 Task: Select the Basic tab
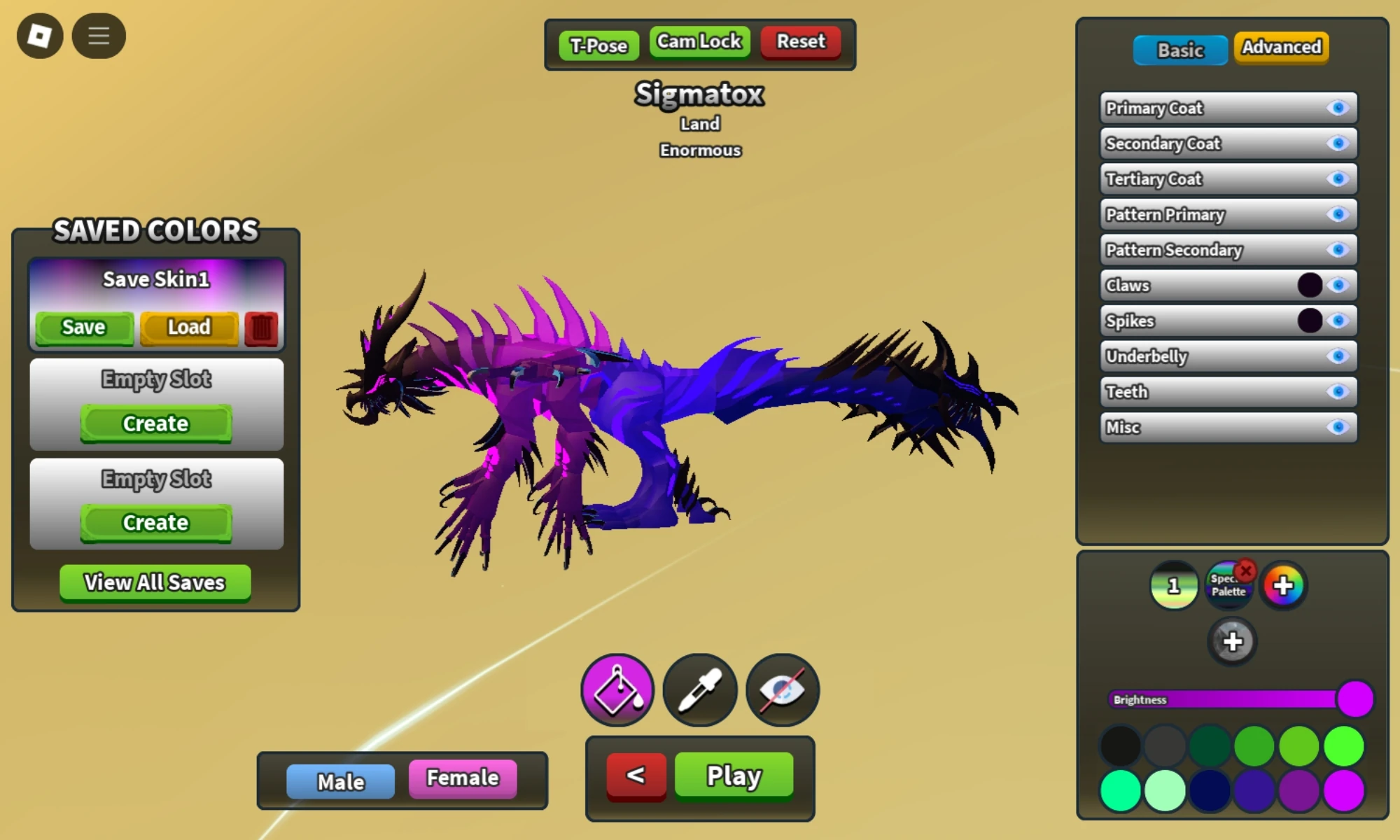pyautogui.click(x=1179, y=50)
